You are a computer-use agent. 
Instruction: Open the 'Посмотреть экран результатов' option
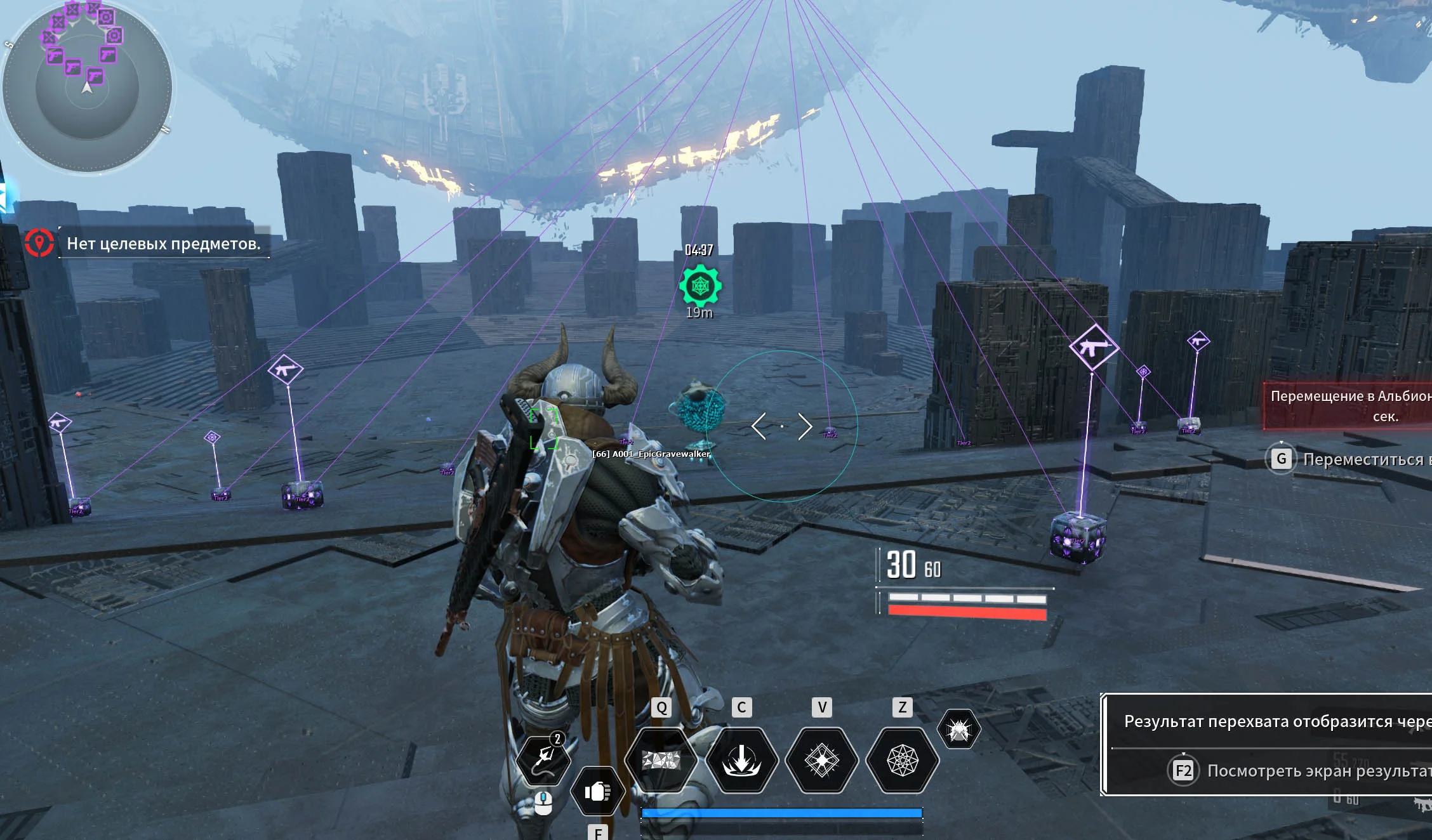(x=1301, y=771)
